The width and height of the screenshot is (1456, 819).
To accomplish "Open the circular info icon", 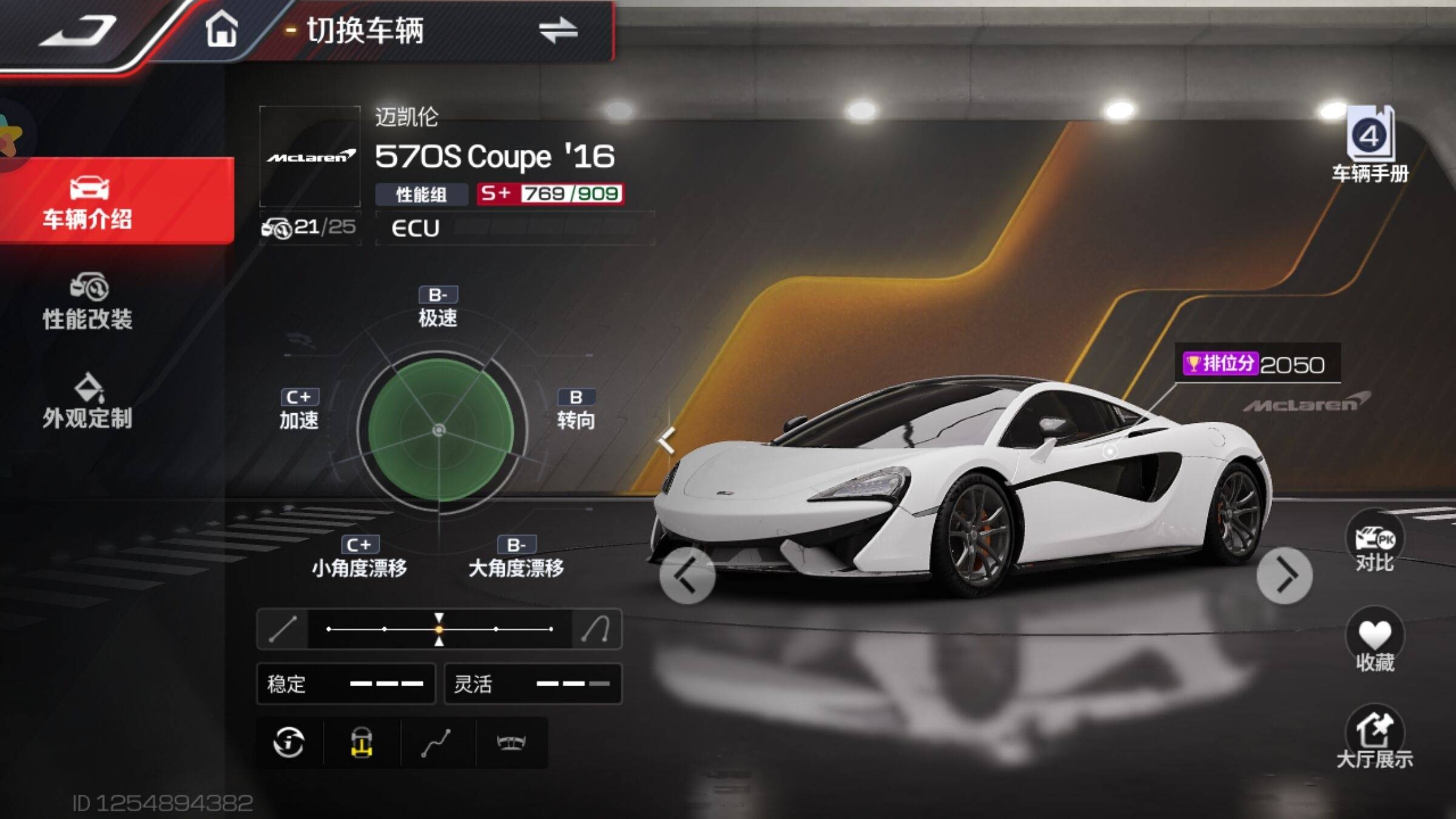I will [289, 742].
